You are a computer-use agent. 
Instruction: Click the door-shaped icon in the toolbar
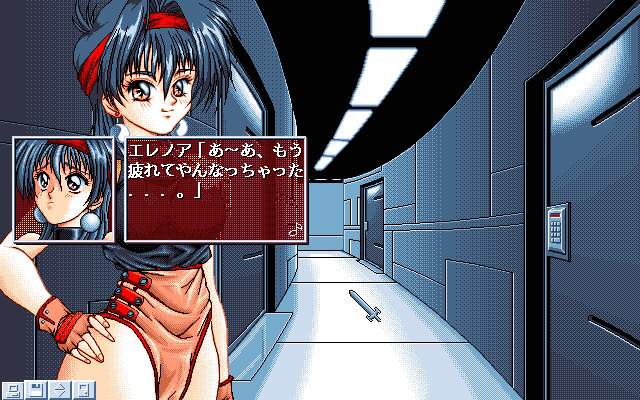click(83, 389)
